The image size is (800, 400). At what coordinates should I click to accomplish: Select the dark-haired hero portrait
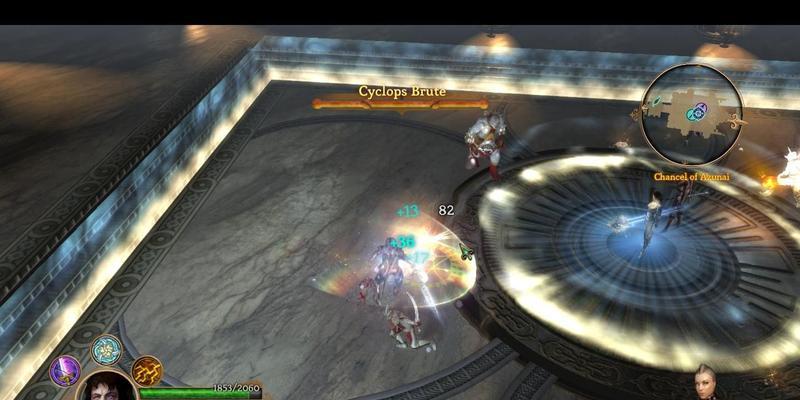(x=106, y=387)
